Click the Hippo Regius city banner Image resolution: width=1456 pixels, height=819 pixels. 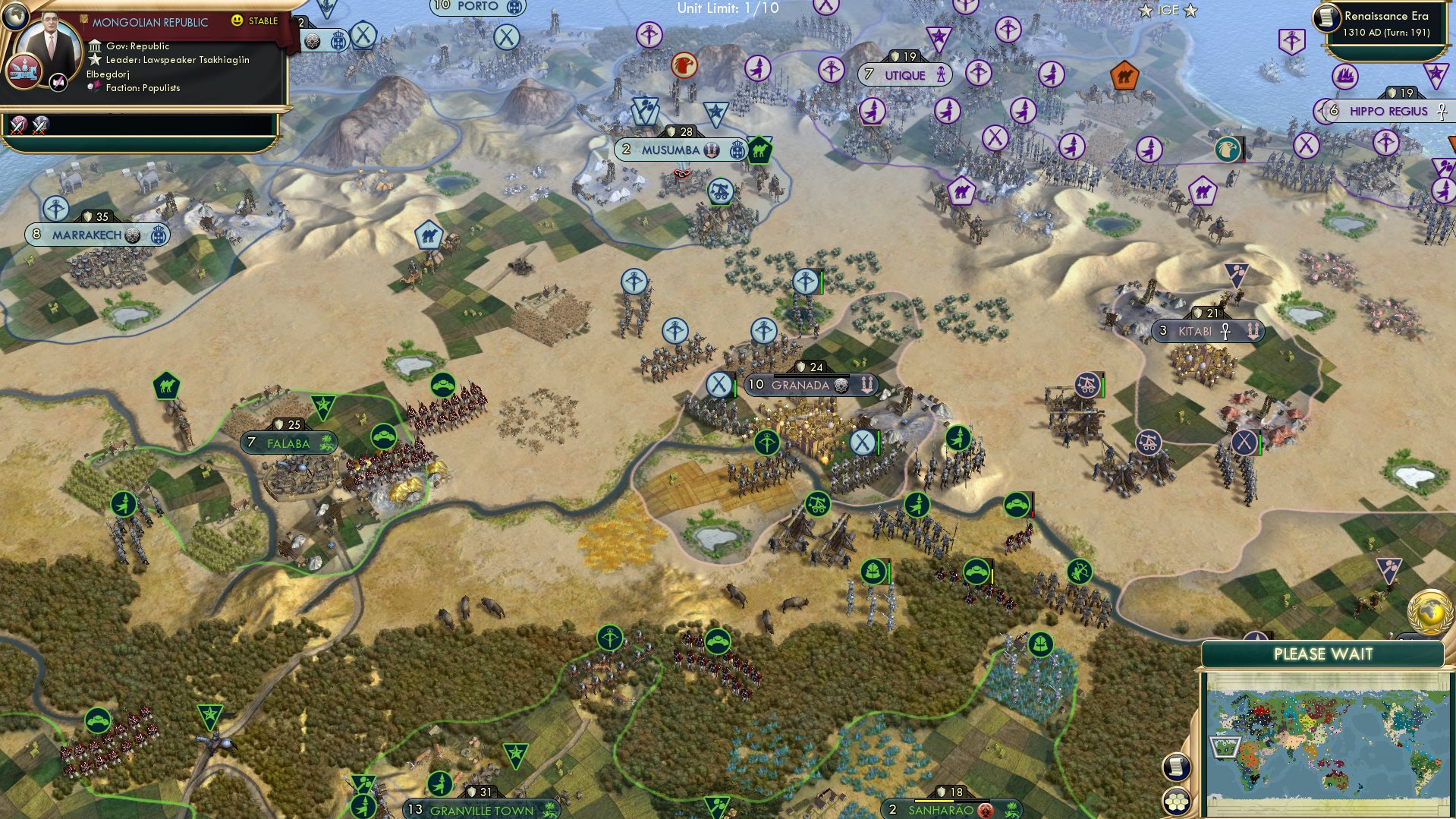point(1385,111)
